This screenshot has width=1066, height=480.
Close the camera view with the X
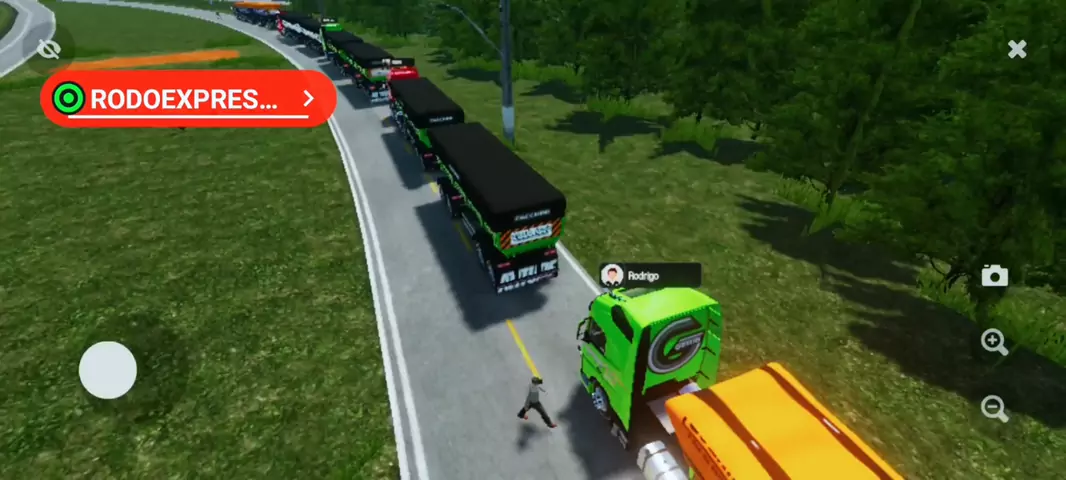click(1017, 49)
